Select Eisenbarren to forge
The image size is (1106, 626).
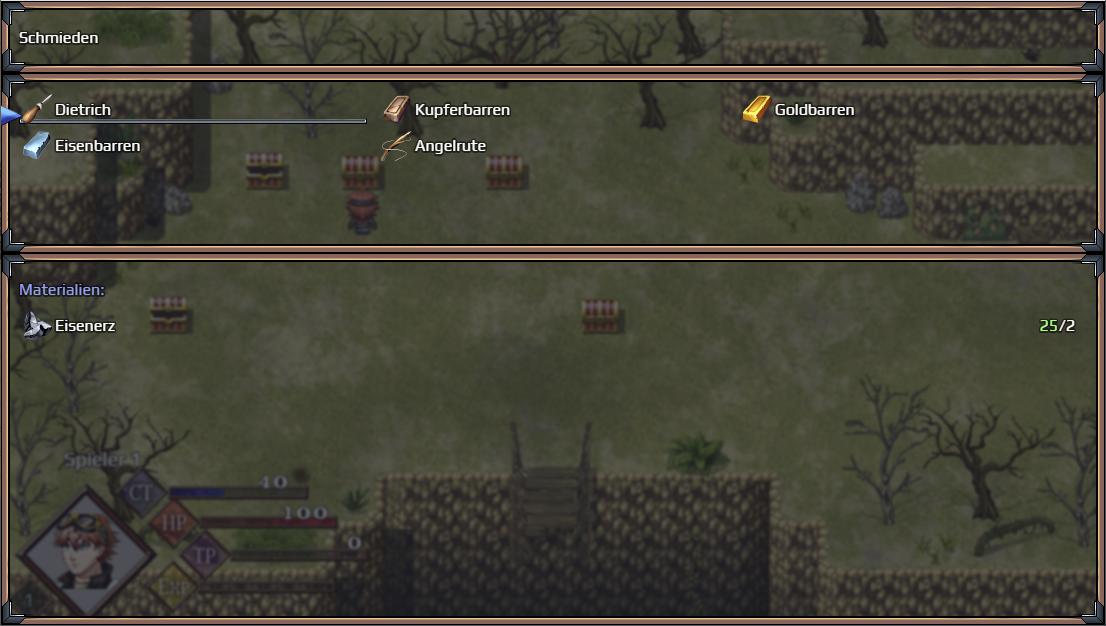tap(96, 146)
